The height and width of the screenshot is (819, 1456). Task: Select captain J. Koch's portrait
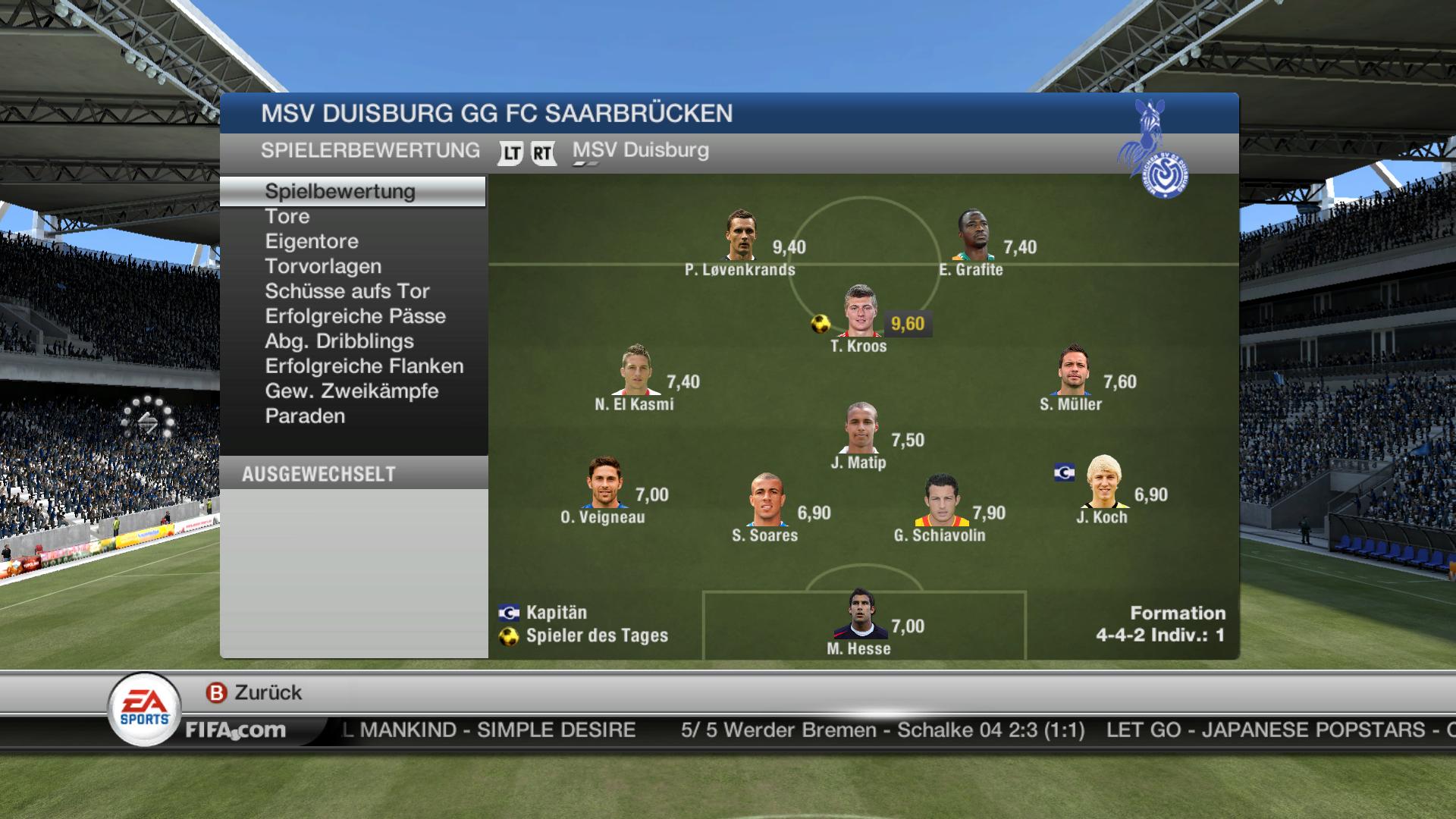click(1102, 483)
